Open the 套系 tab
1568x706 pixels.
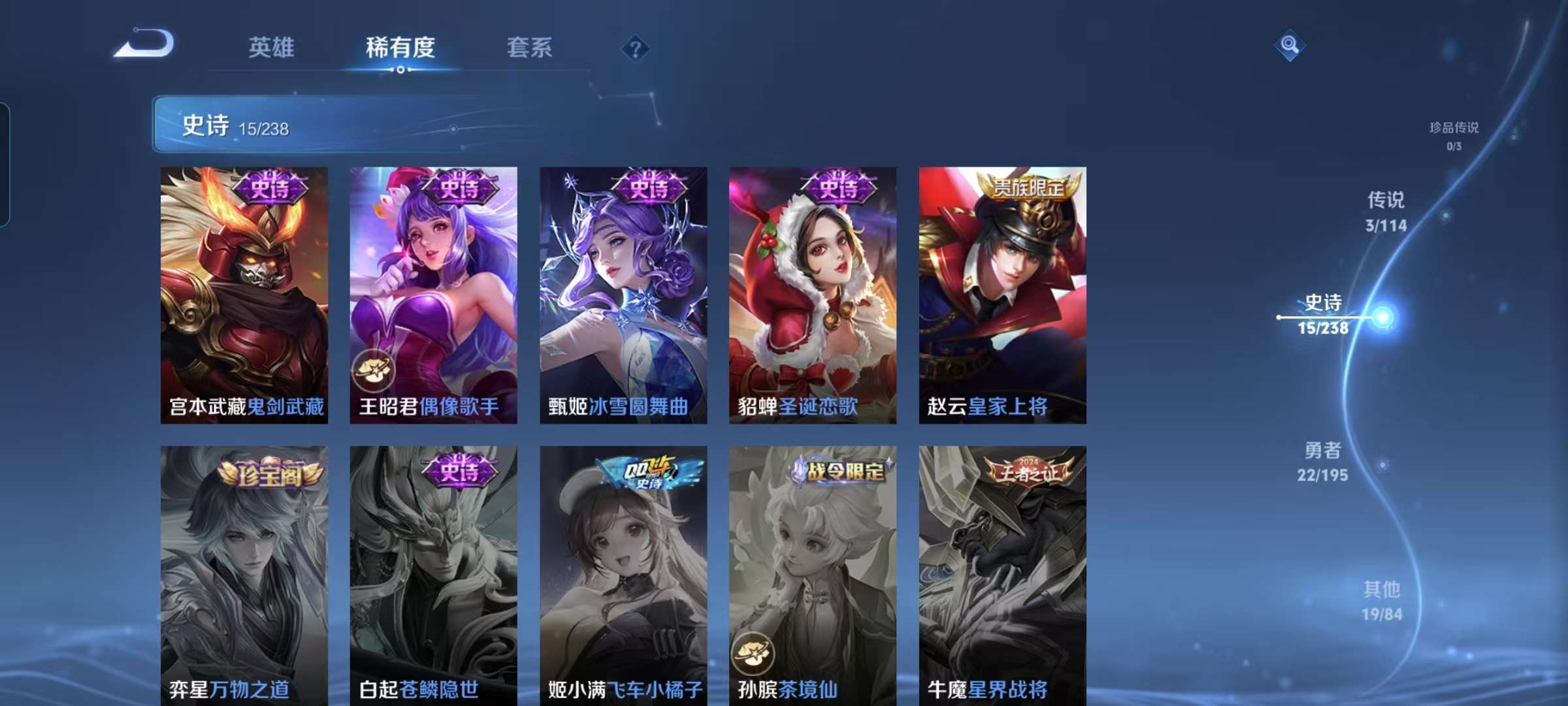click(531, 48)
